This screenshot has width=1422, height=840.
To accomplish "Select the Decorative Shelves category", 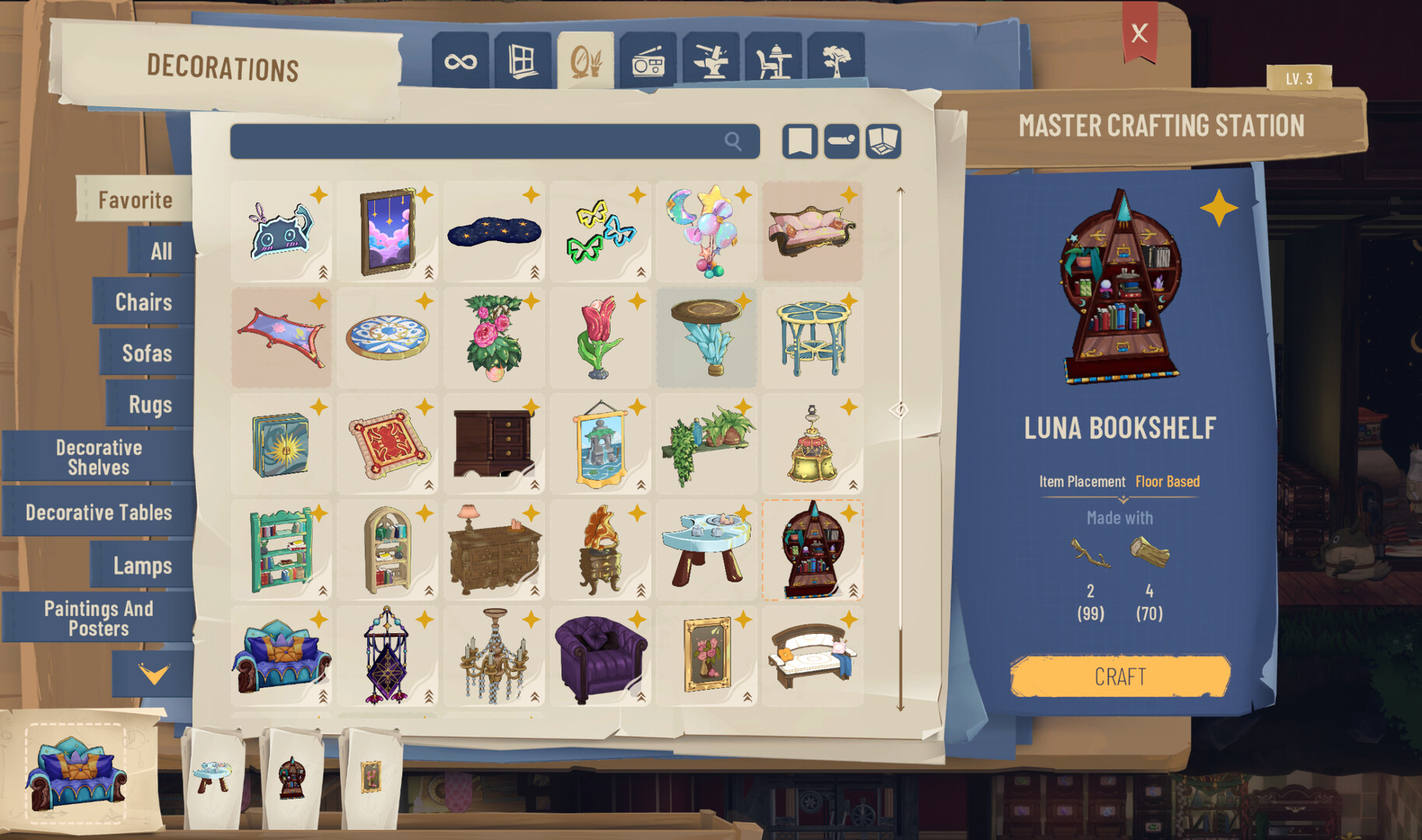I will [x=99, y=457].
